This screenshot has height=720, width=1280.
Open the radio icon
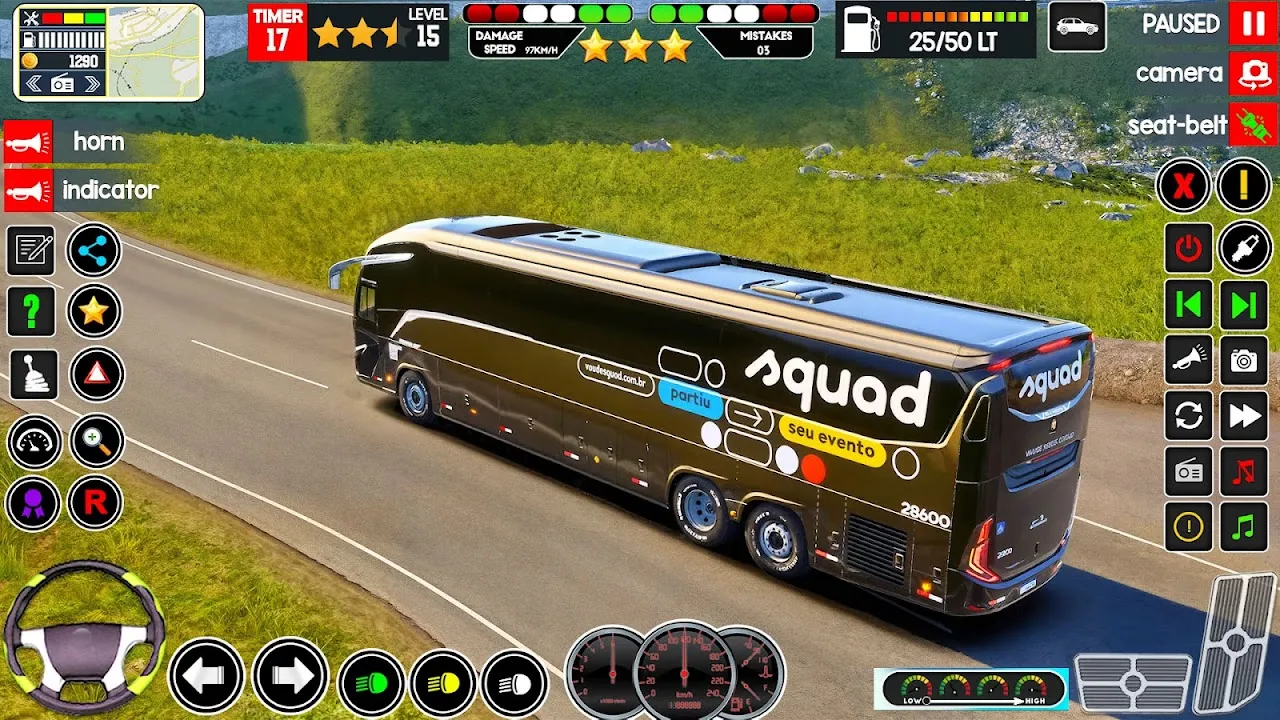coord(1188,472)
